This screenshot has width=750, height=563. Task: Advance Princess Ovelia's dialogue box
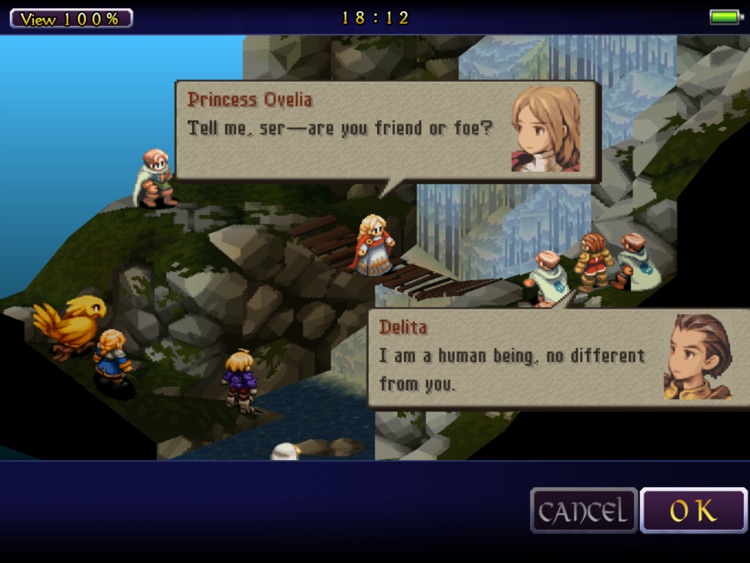coord(387,130)
